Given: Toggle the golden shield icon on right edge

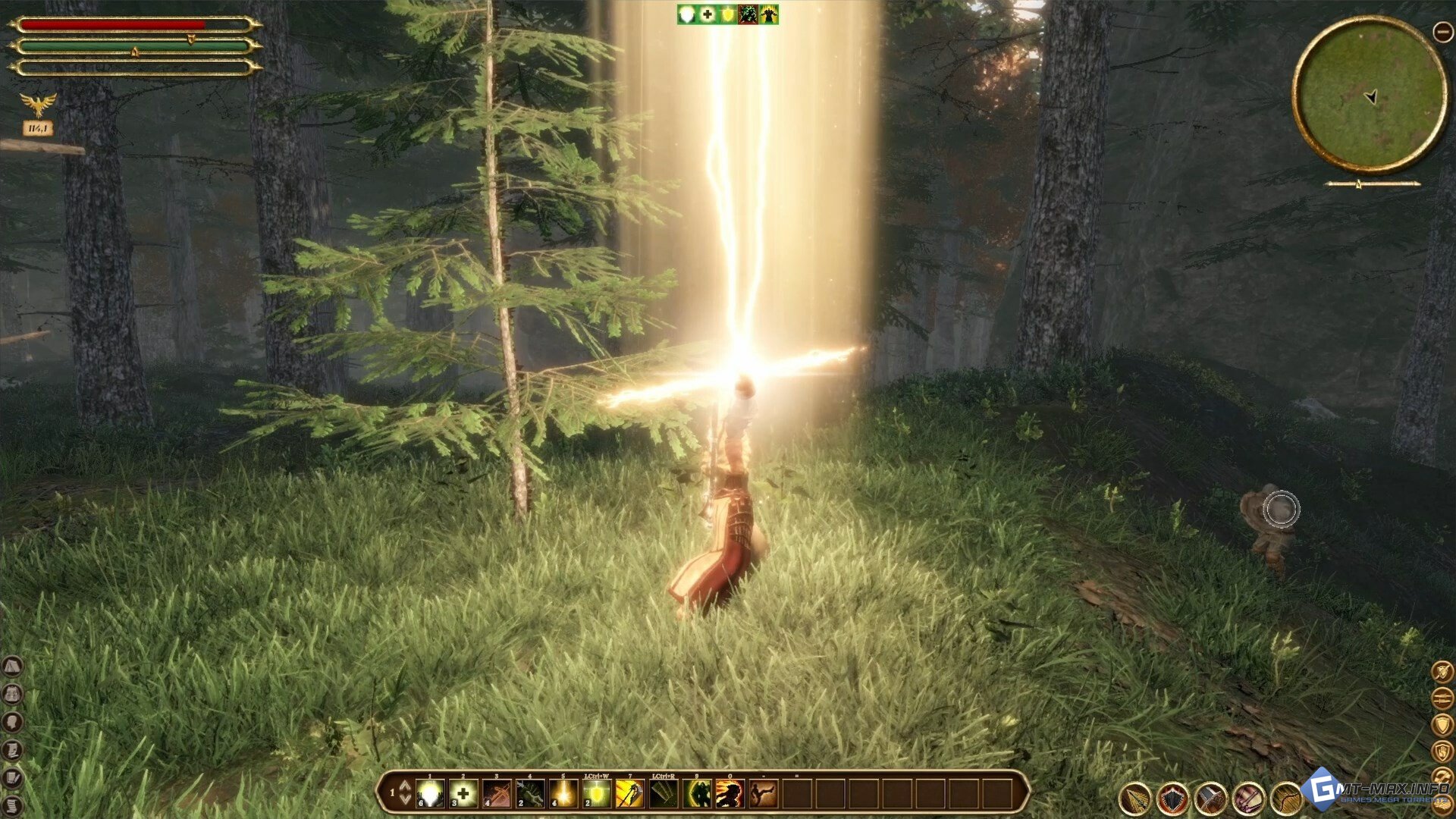Looking at the screenshot, I should [1442, 724].
